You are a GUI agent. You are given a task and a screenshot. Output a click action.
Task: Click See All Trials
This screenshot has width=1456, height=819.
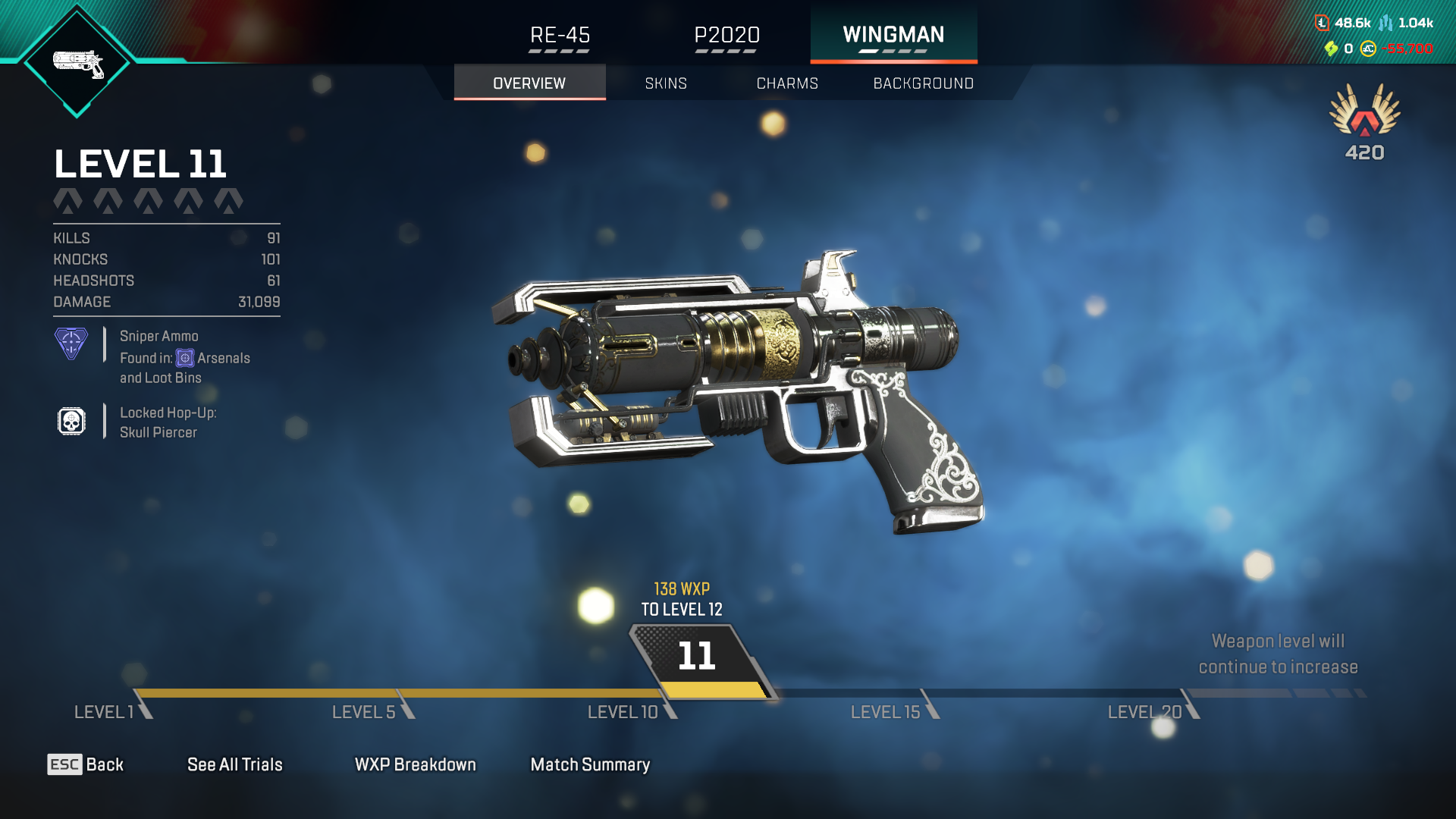[x=235, y=764]
